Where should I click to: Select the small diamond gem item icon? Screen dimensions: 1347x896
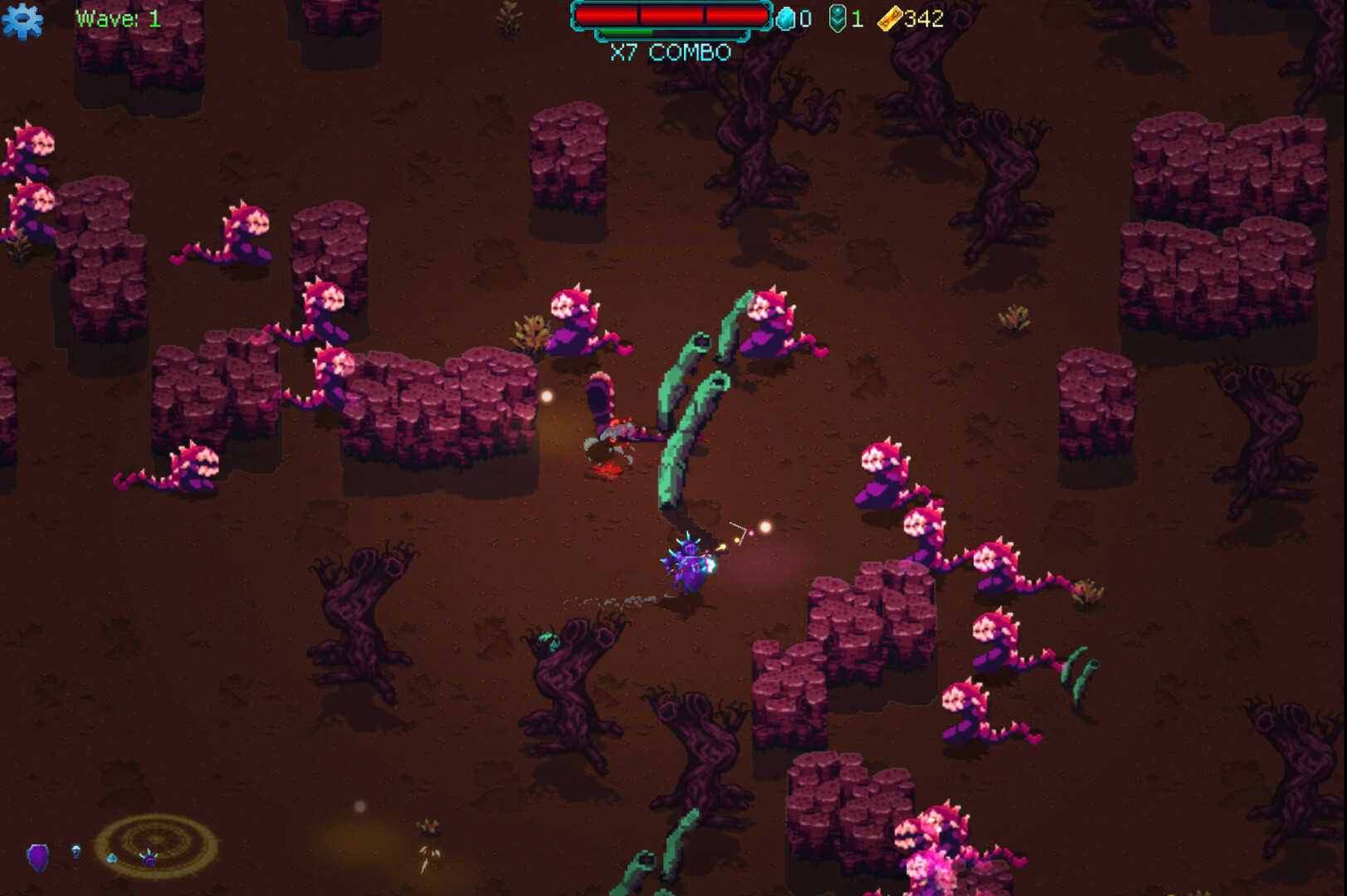(x=111, y=859)
